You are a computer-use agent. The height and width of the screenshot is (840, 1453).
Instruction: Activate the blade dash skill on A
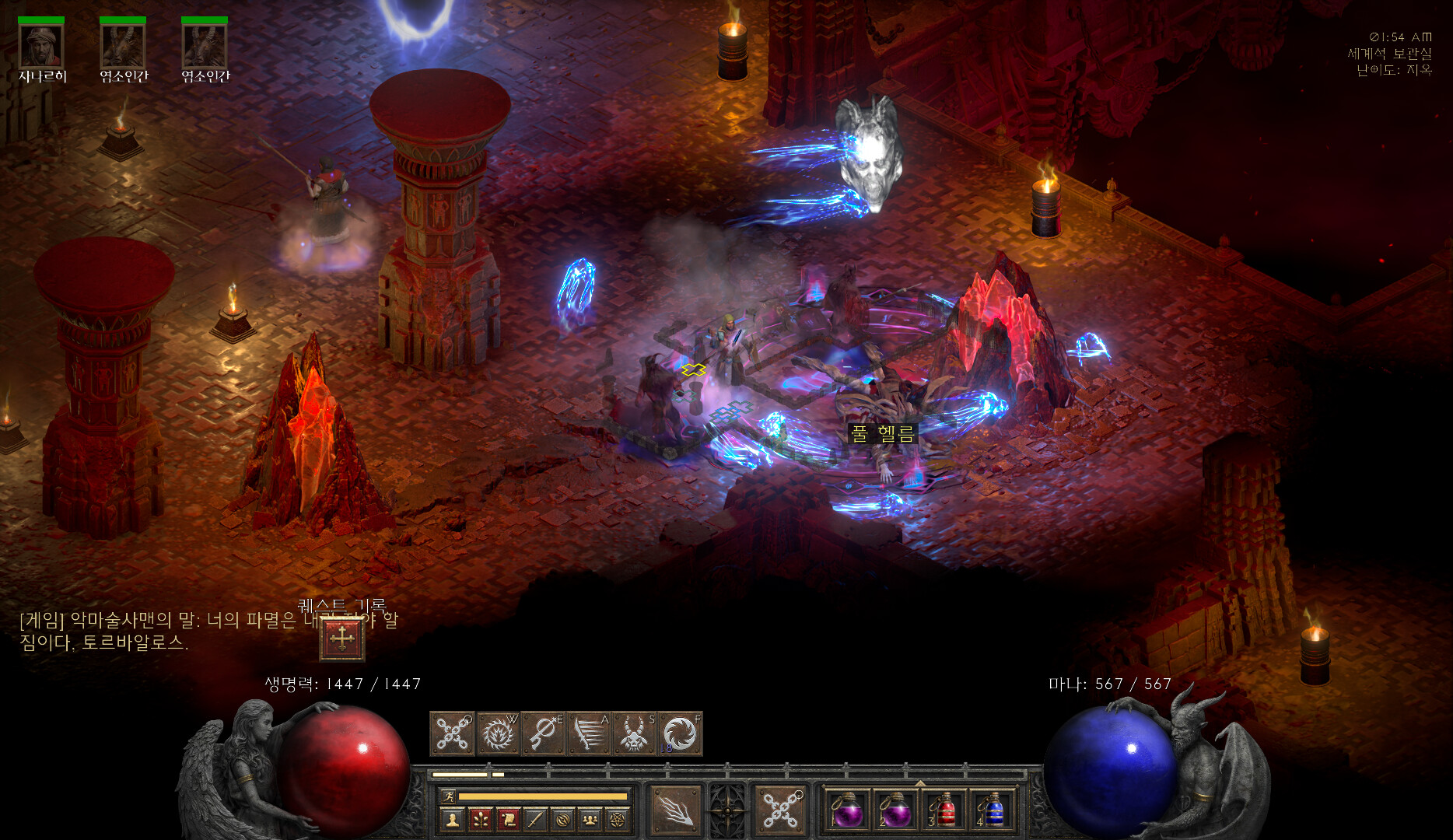coord(589,733)
